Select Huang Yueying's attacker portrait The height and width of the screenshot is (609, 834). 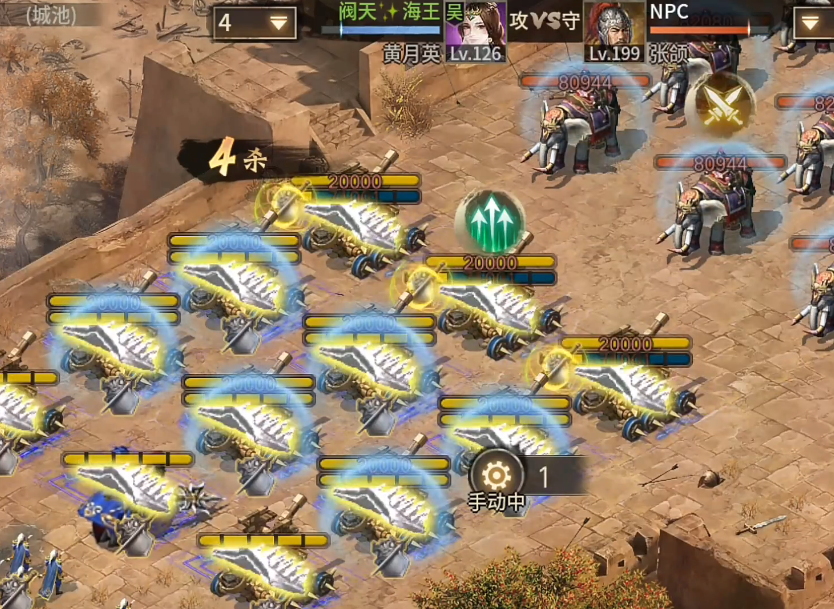coord(475,24)
